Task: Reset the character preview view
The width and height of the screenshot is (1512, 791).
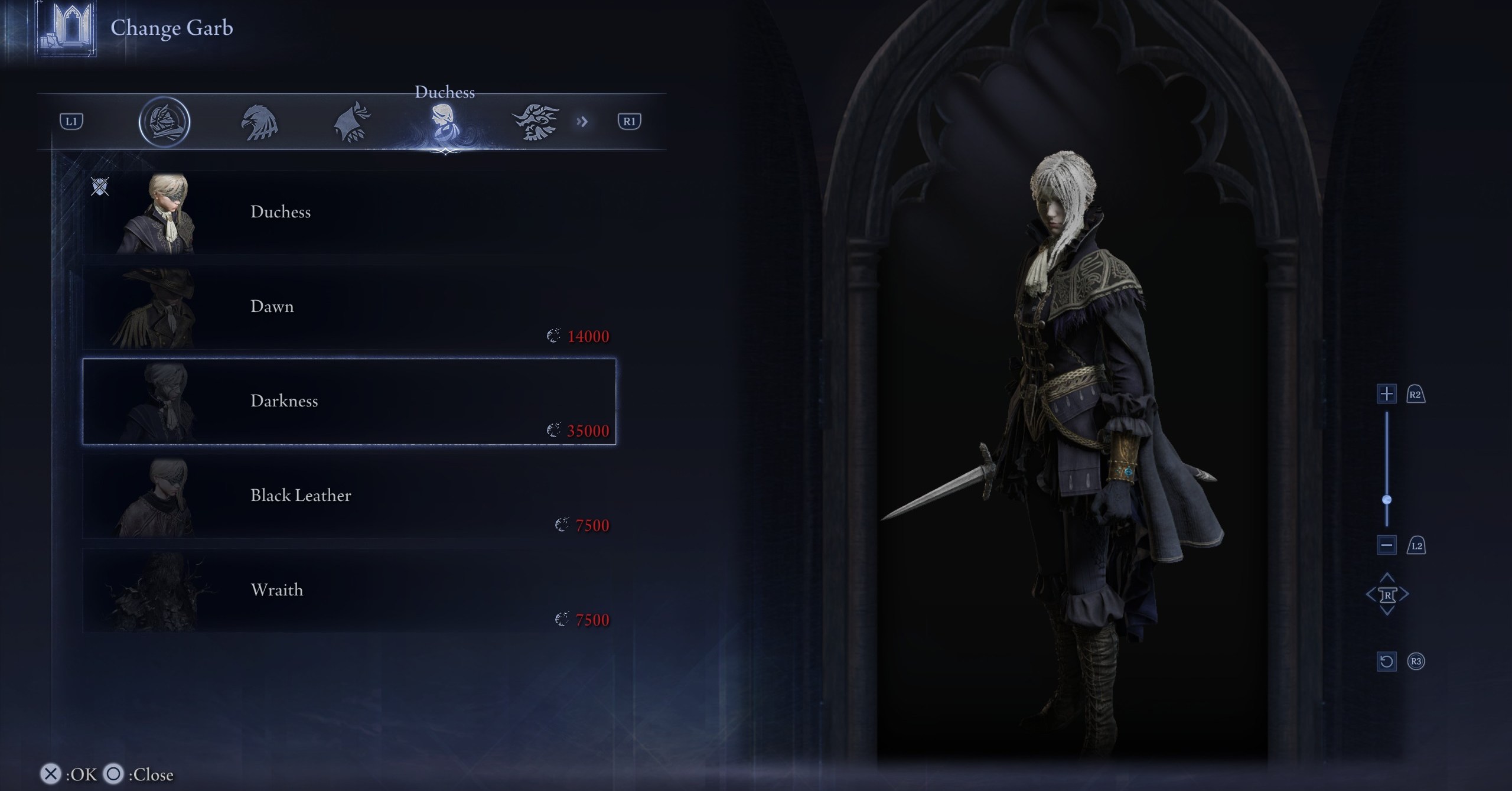Action: [x=1386, y=661]
